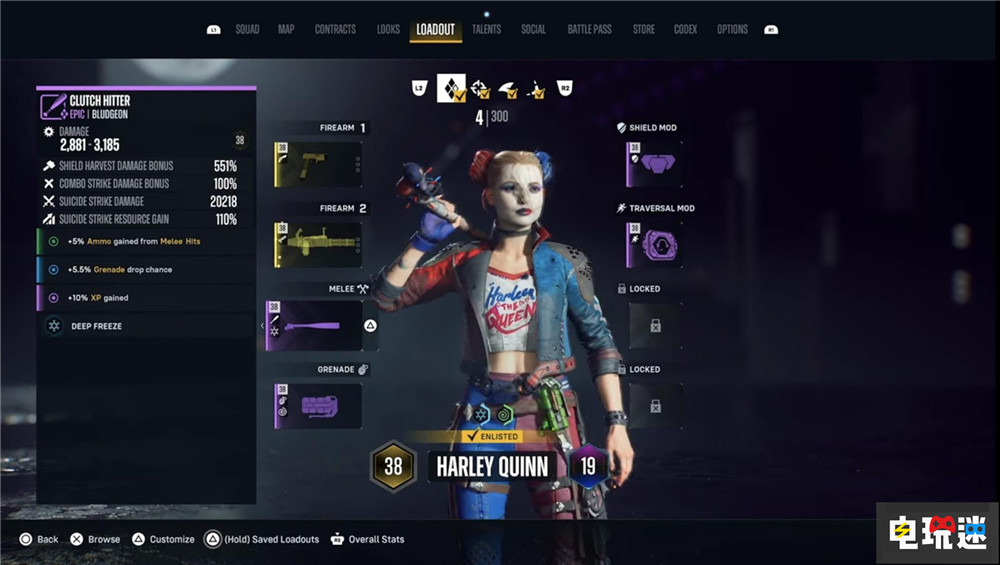This screenshot has width=1000, height=565.
Task: Open the Codex tab
Action: [x=685, y=30]
